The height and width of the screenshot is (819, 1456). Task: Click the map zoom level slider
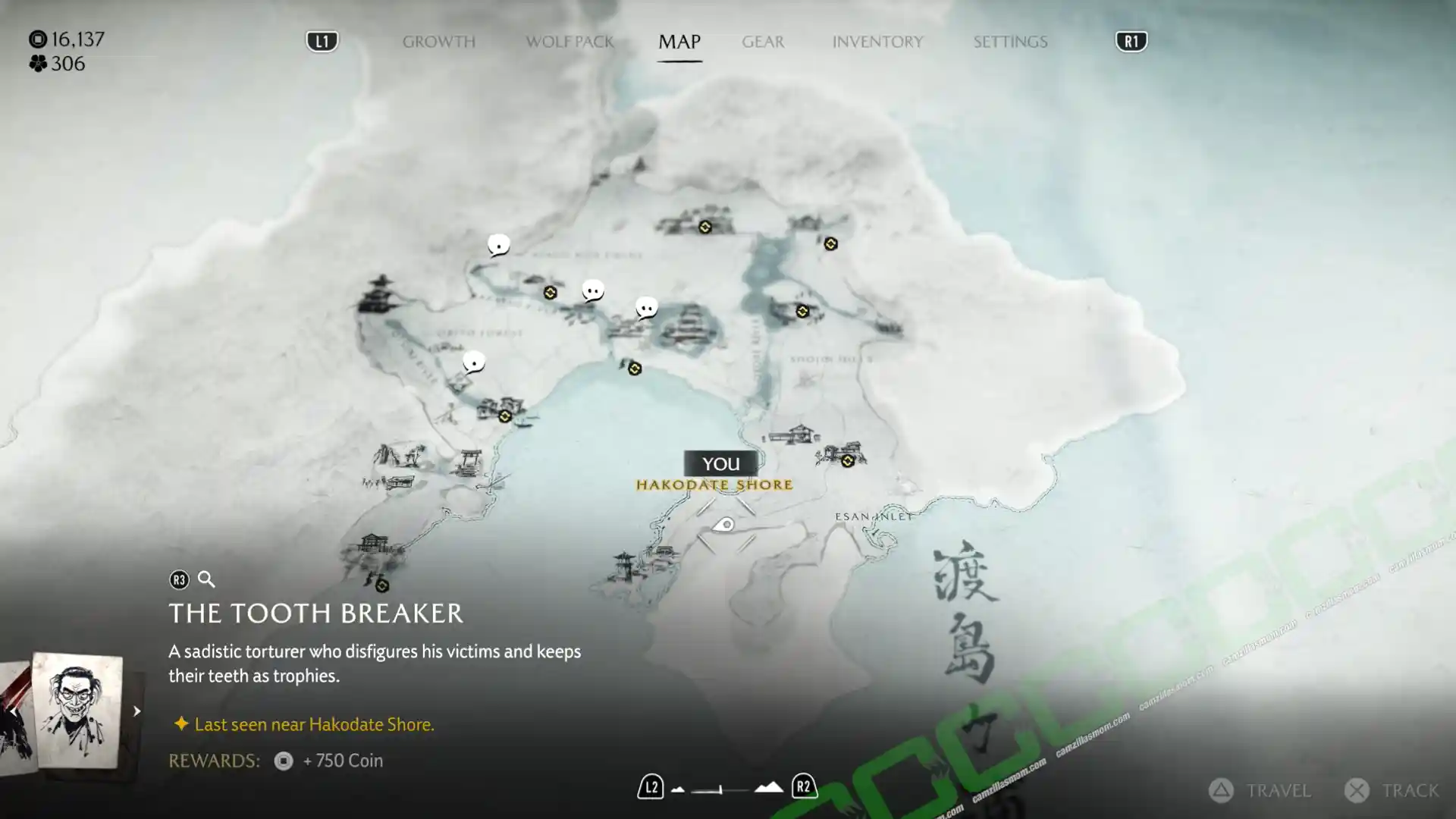click(720, 789)
